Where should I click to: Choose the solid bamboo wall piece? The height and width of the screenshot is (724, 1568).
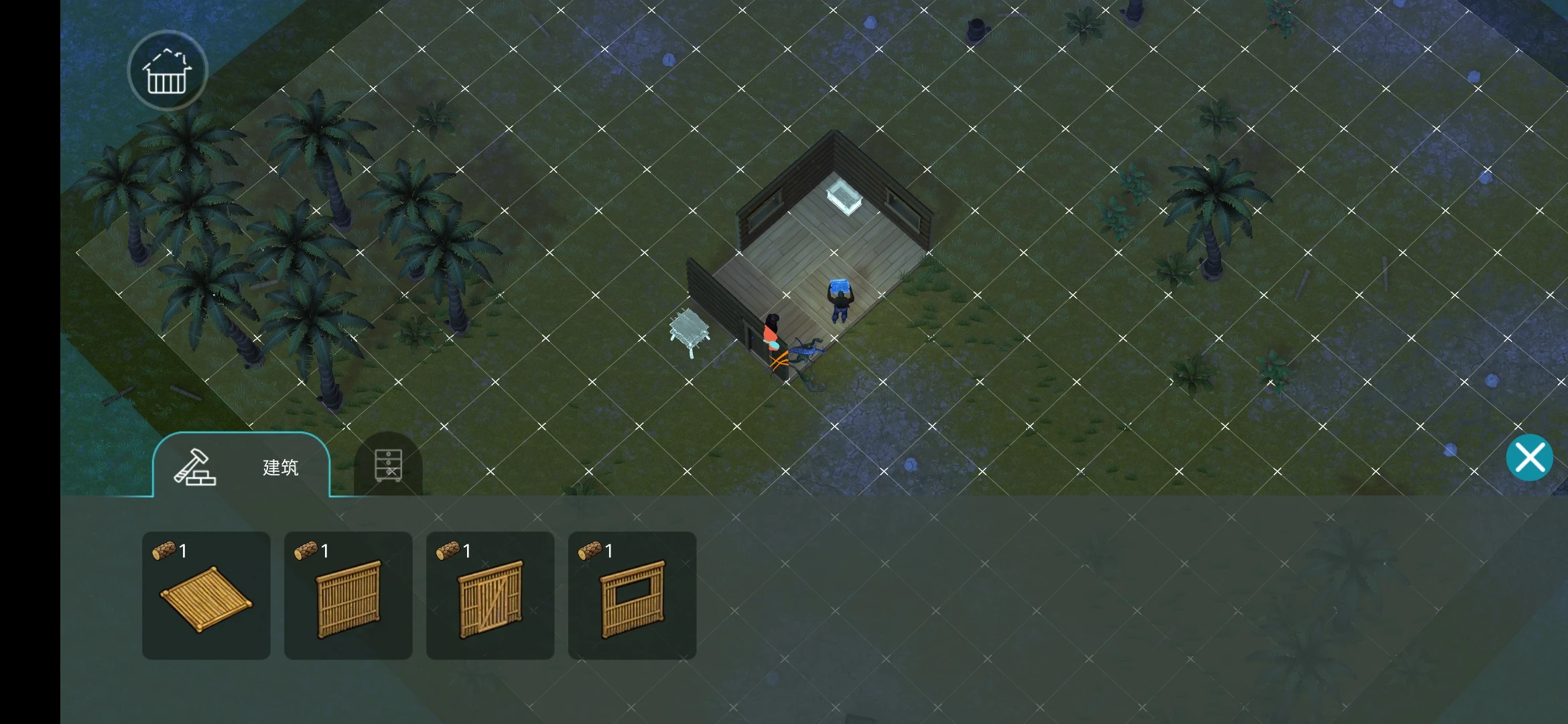point(348,596)
